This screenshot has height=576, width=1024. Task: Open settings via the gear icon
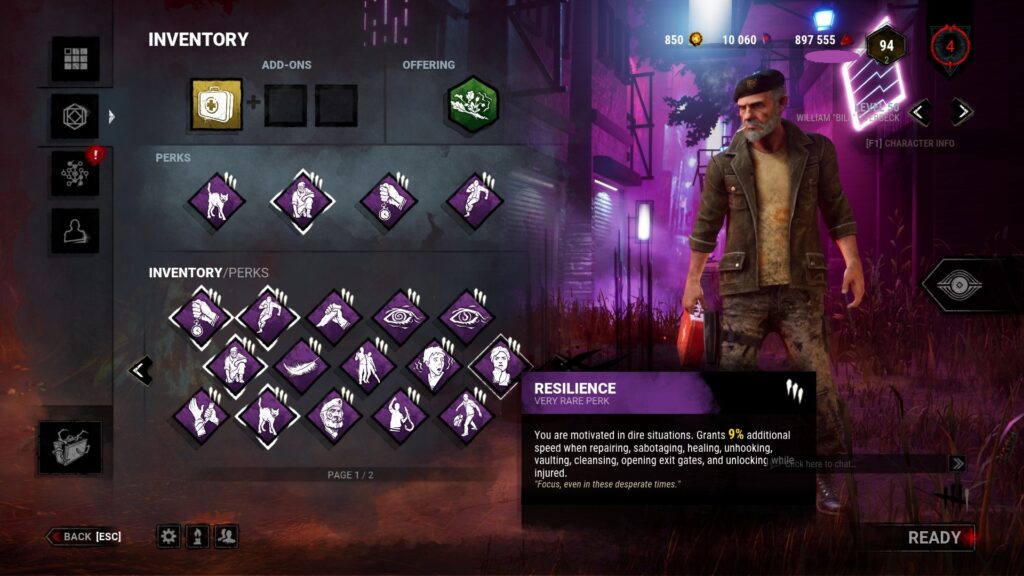[x=168, y=537]
